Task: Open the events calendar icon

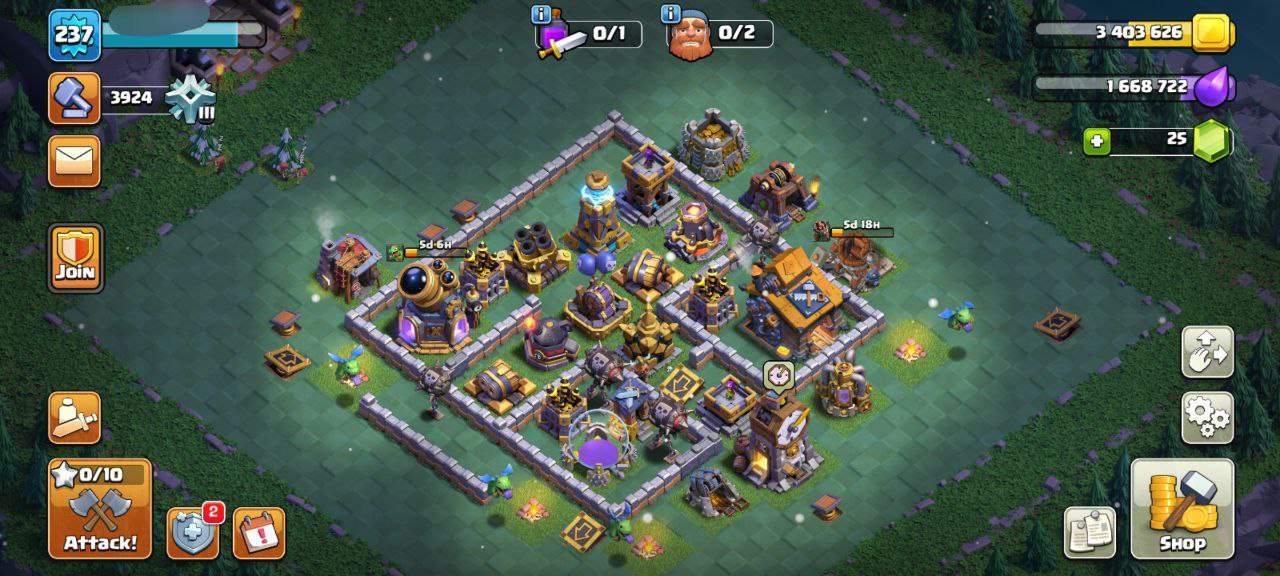Action: 259,533
